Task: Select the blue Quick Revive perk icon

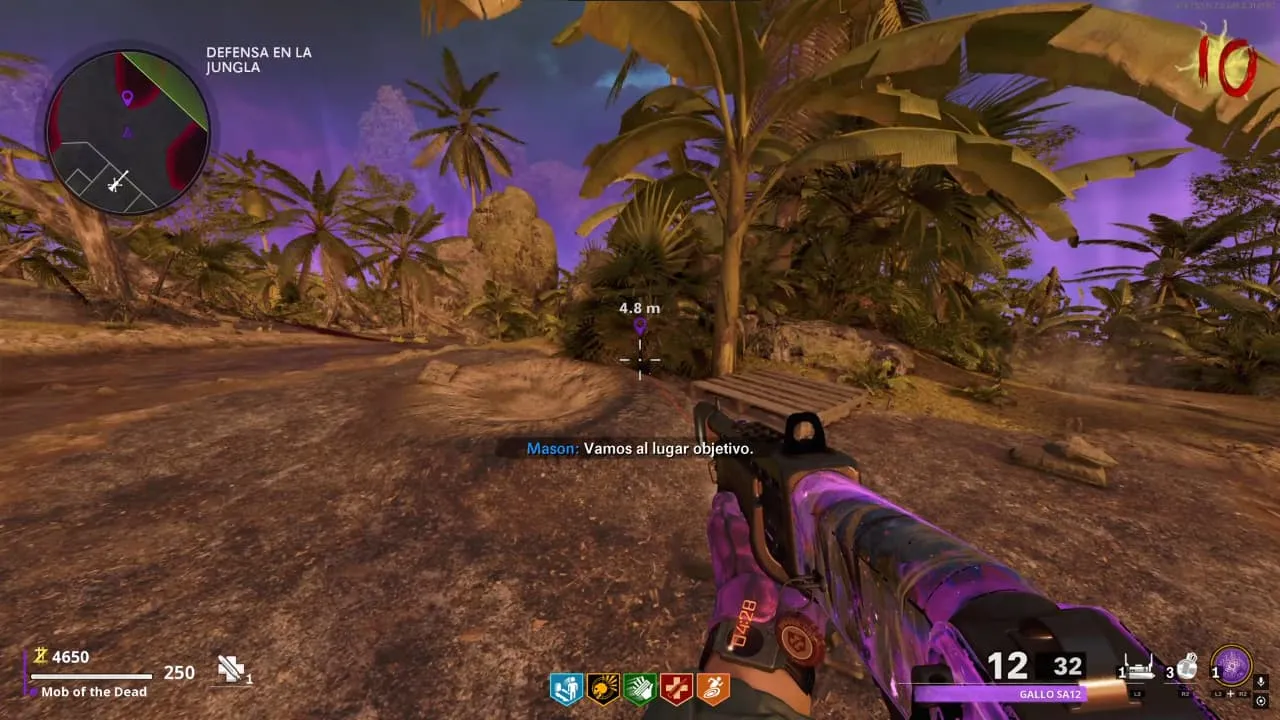Action: pyautogui.click(x=566, y=688)
